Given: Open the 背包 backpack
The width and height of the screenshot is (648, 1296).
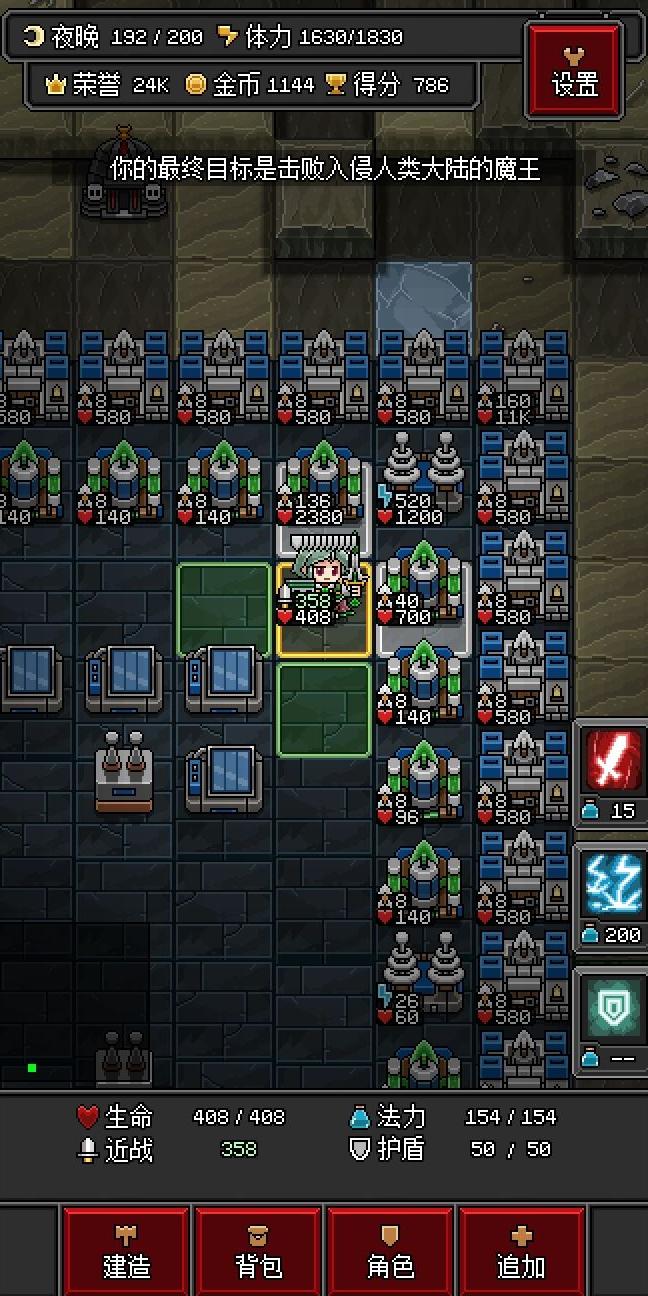Looking at the screenshot, I should coord(259,1252).
